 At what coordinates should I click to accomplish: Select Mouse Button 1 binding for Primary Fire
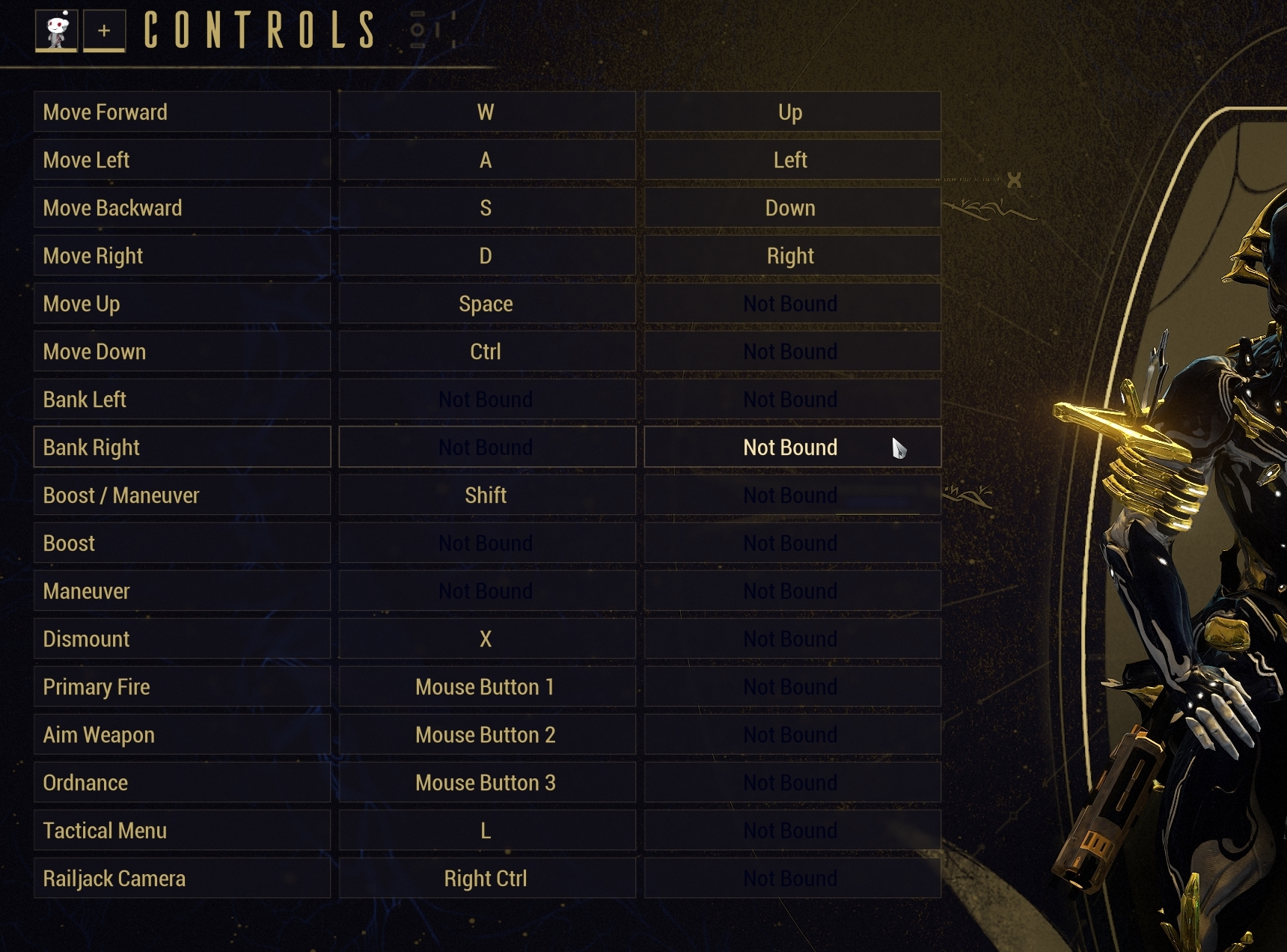[486, 686]
